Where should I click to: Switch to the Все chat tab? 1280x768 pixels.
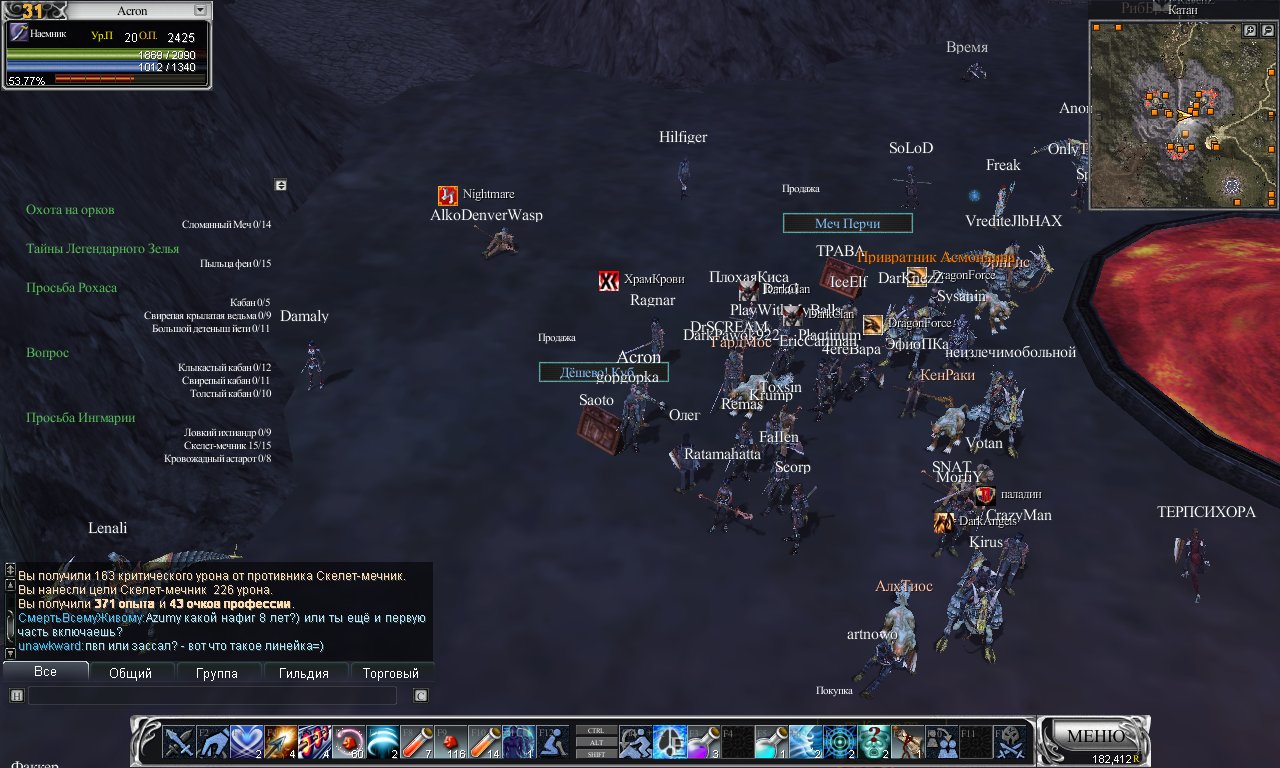tap(45, 672)
